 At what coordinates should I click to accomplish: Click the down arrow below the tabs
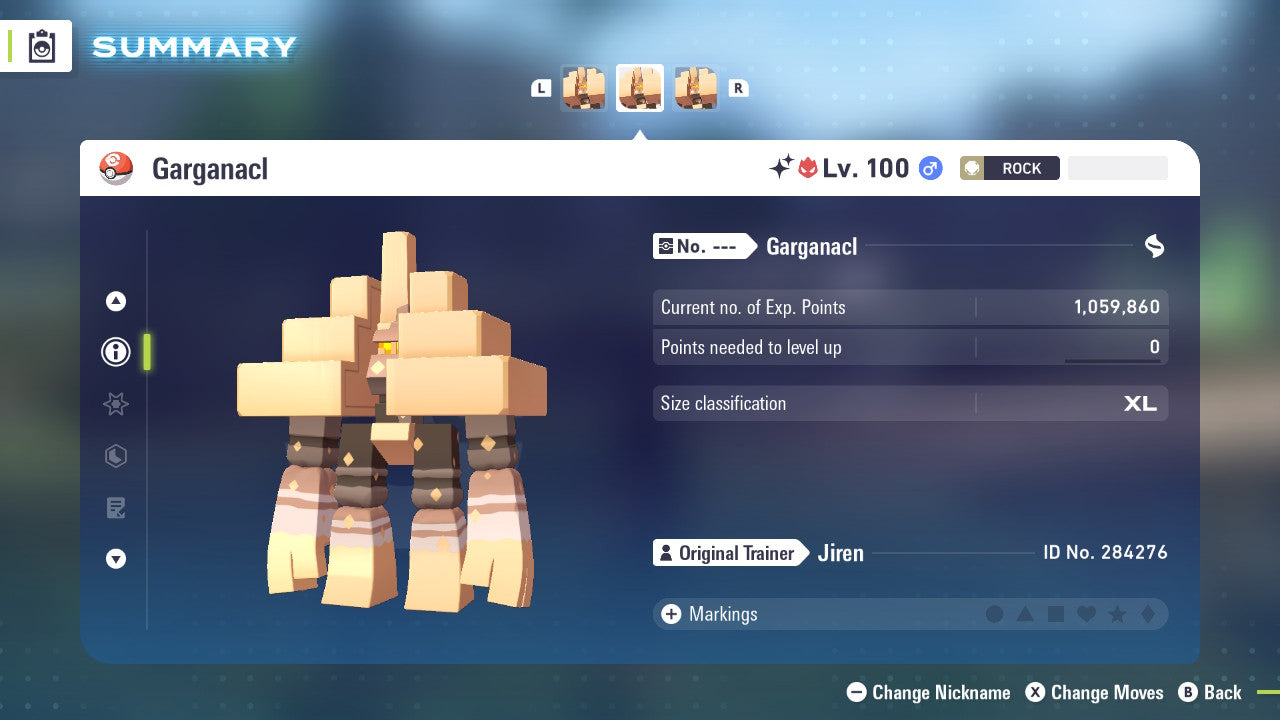coord(116,559)
